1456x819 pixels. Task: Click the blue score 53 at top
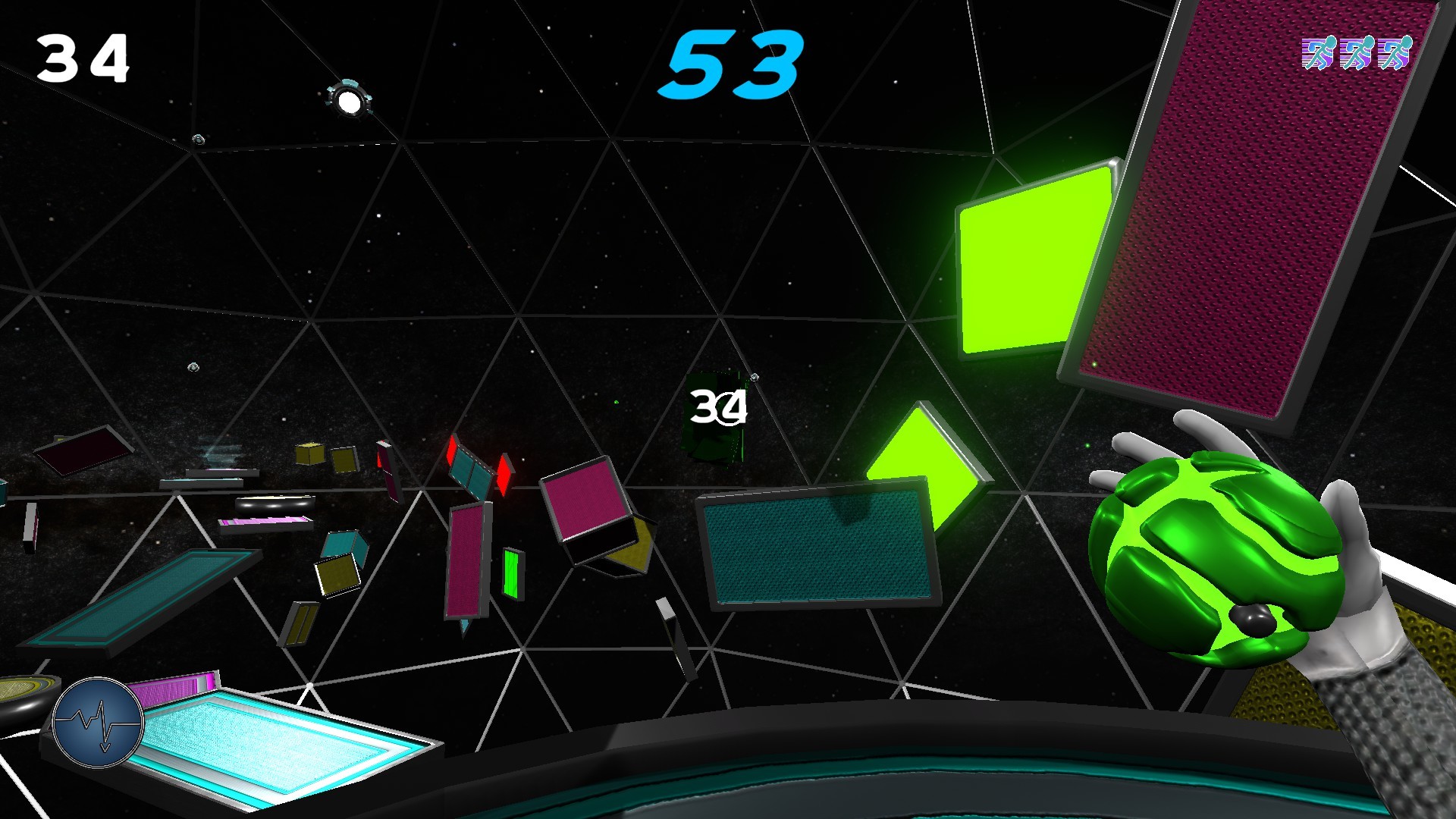(732, 64)
